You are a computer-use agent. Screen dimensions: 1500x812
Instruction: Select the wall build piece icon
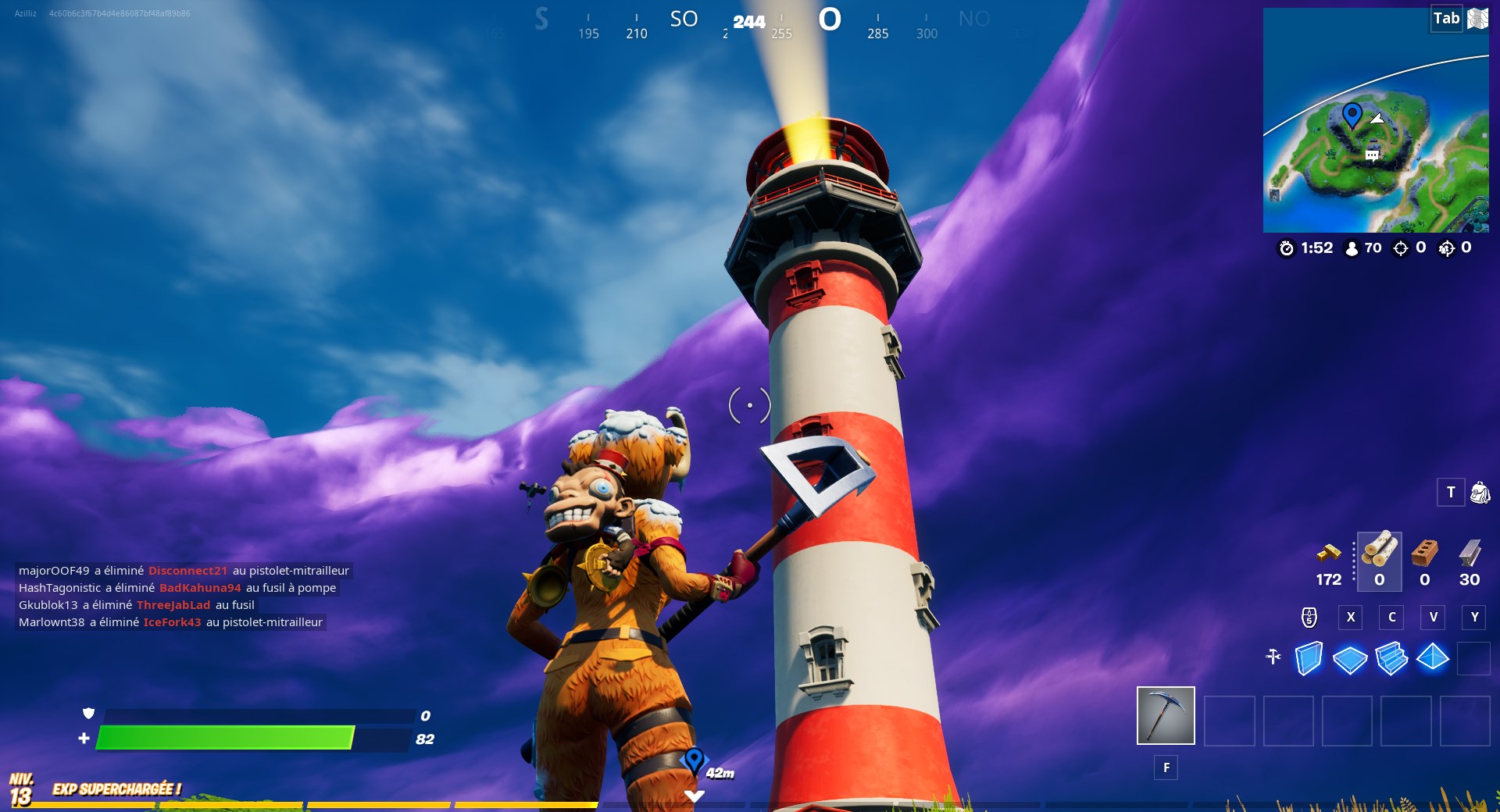pos(1308,660)
